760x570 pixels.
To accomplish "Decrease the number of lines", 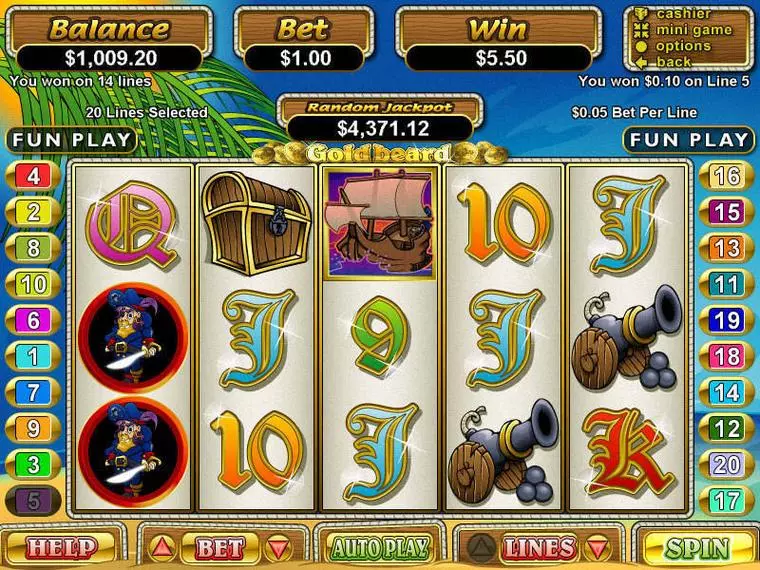I will tap(597, 548).
